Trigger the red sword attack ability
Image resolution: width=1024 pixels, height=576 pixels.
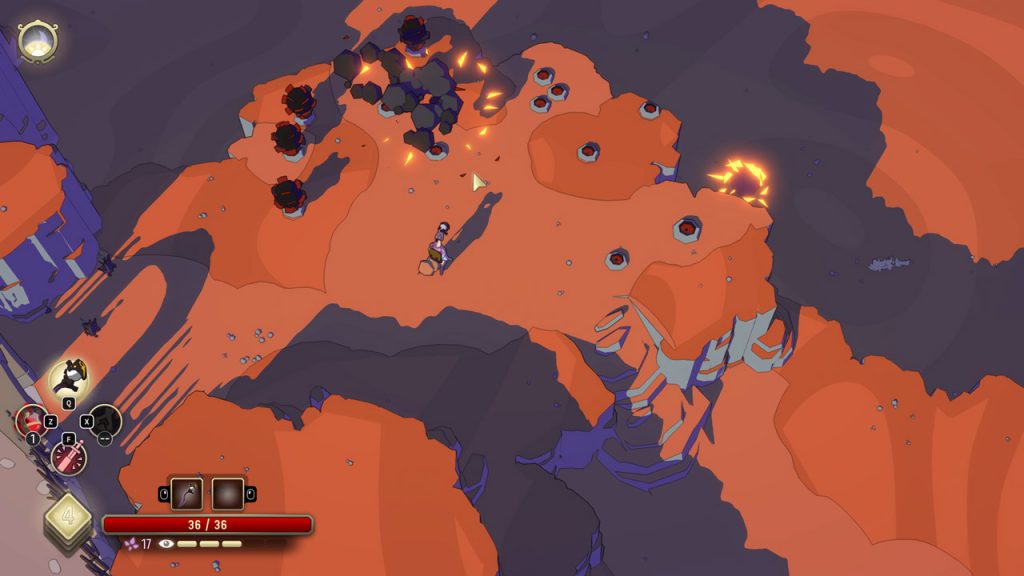69,458
